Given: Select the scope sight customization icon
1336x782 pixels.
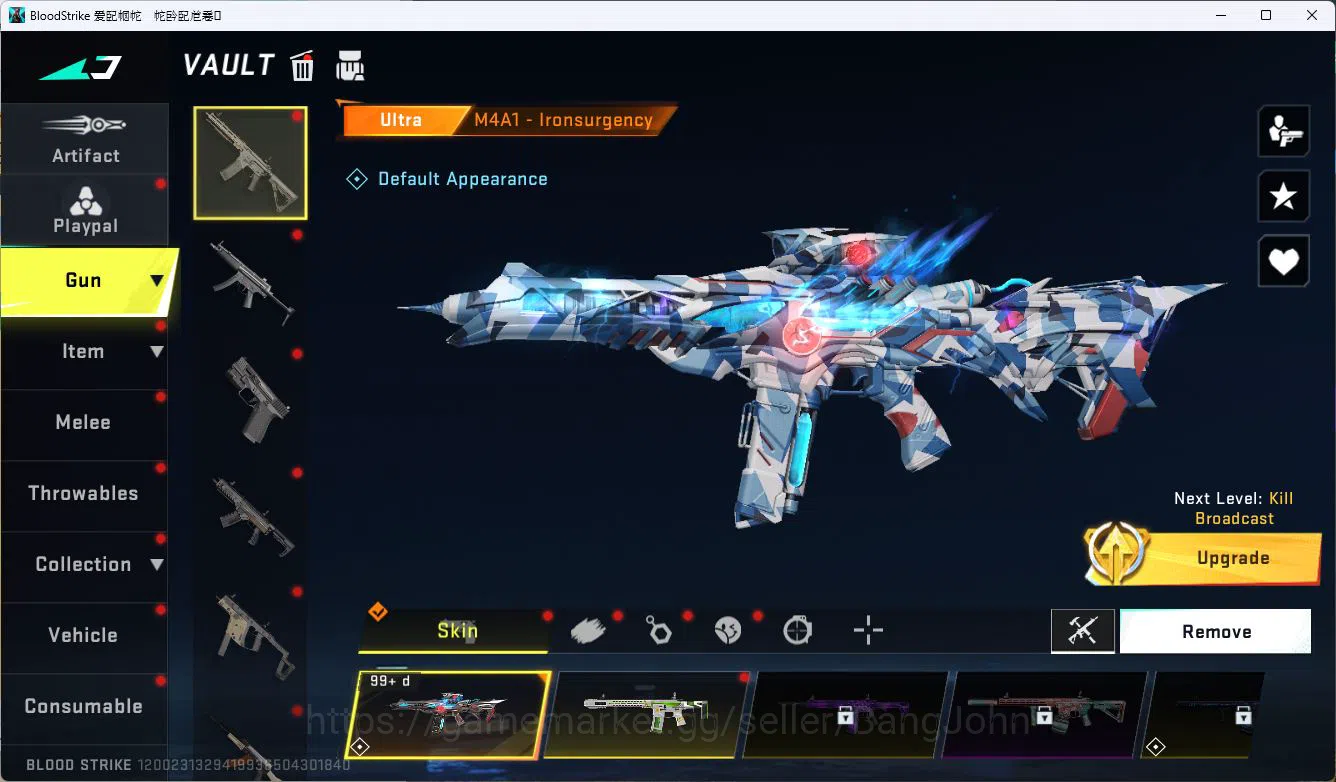Looking at the screenshot, I should point(797,630).
